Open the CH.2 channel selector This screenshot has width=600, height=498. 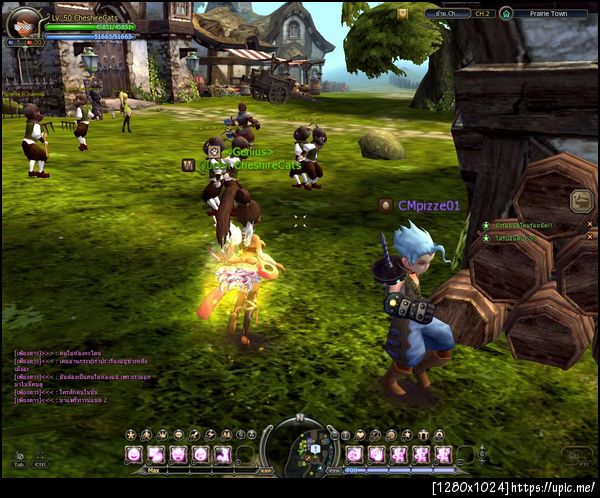[x=483, y=14]
